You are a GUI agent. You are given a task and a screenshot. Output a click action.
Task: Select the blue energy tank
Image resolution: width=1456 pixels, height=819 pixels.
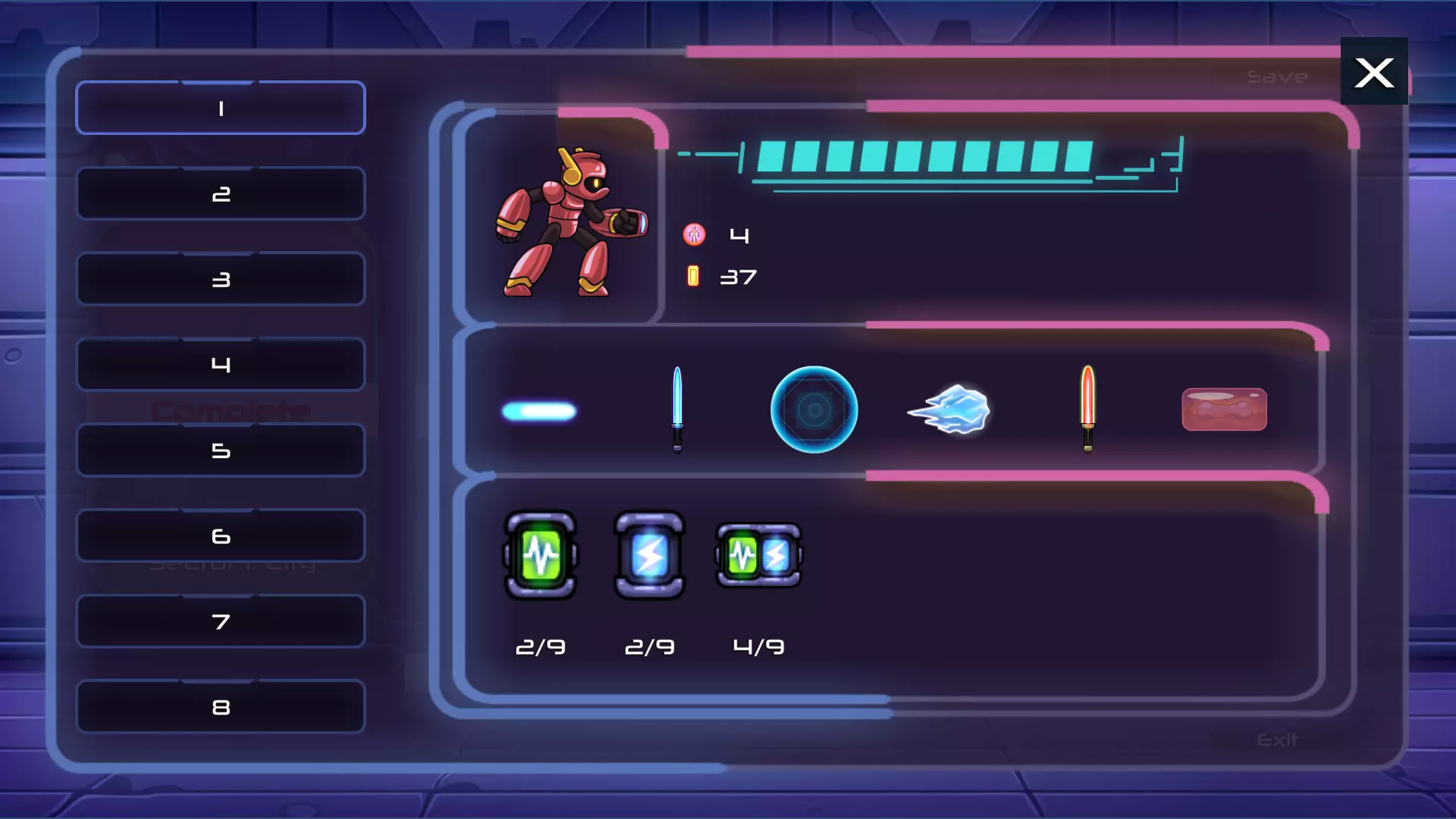click(x=649, y=556)
